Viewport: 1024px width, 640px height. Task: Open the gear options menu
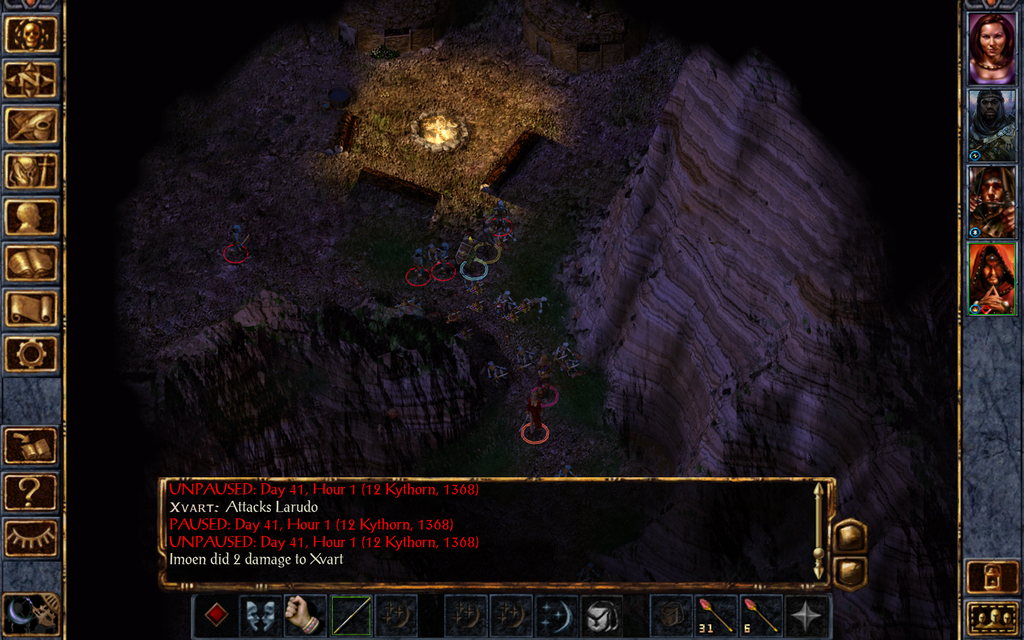(x=30, y=353)
